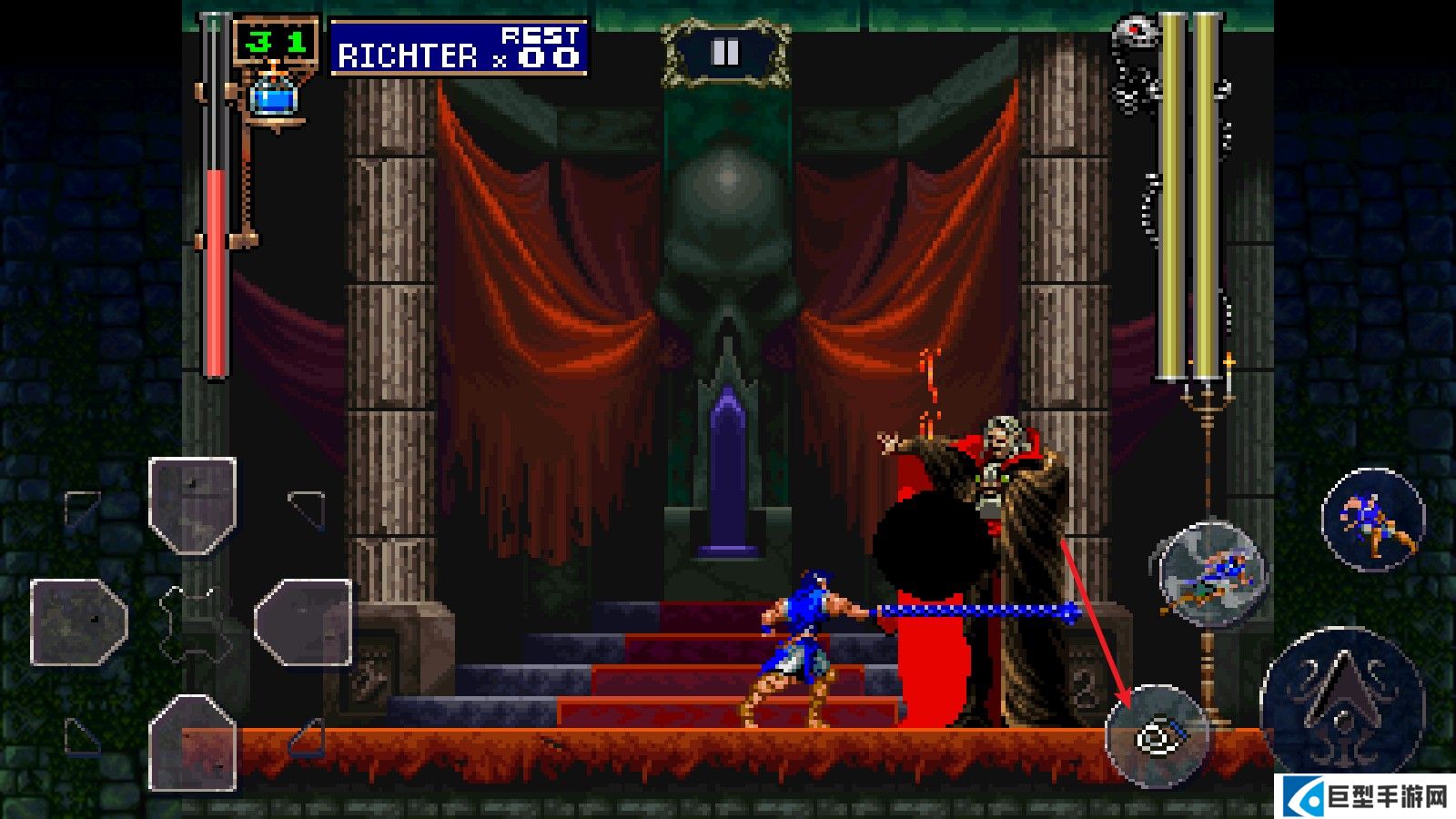This screenshot has width=1456, height=819.
Task: Tap the upper-left diagonal D-pad corner
Action: pyautogui.click(x=82, y=508)
